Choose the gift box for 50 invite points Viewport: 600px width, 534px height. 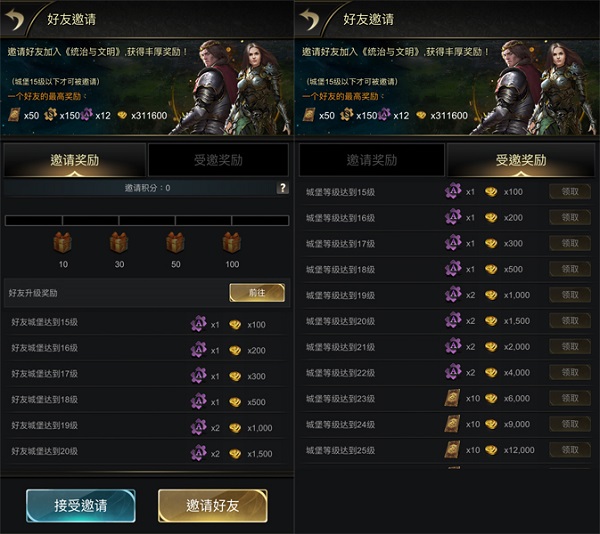175,242
